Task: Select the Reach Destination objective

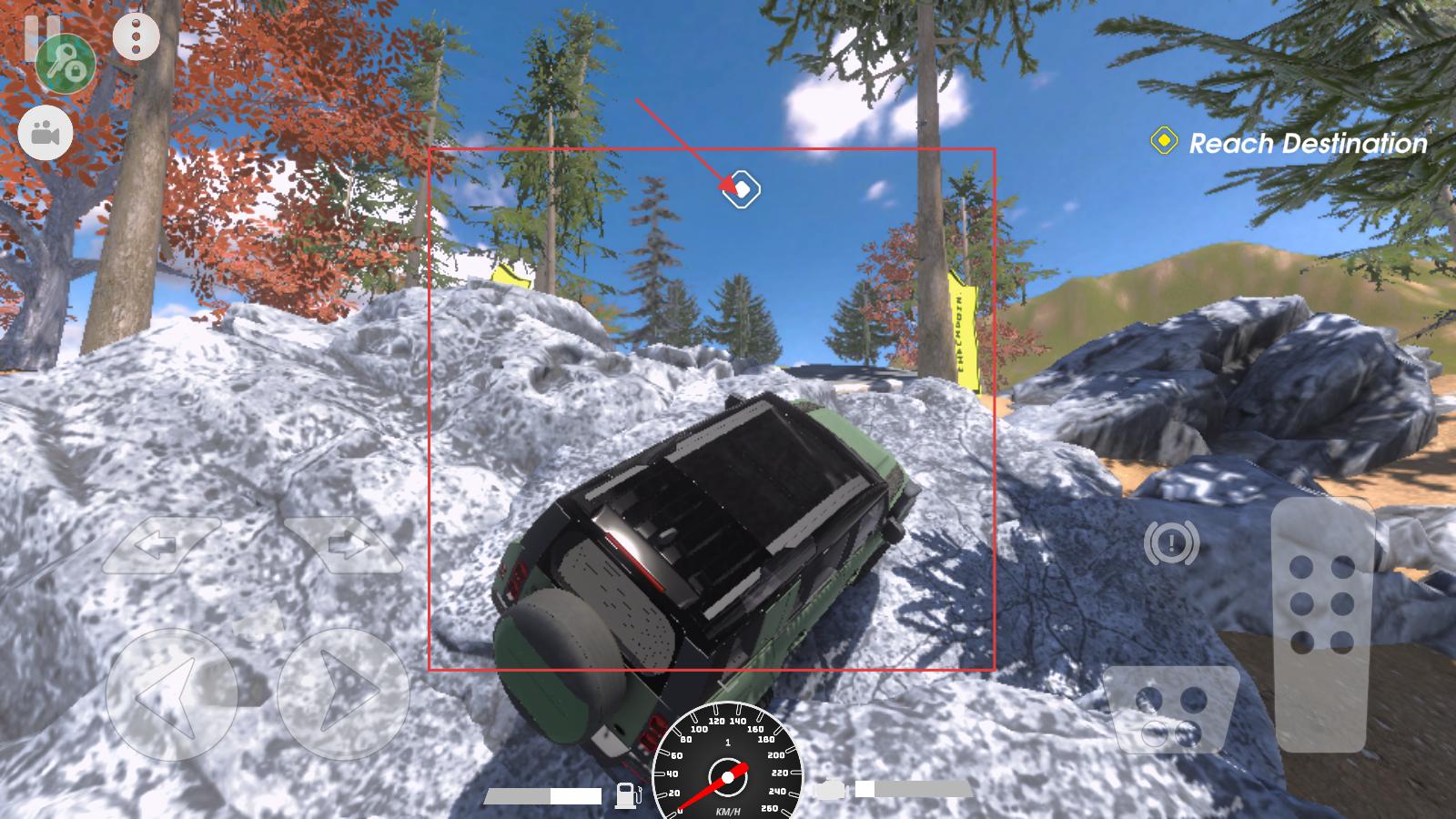Action: coord(1292,143)
